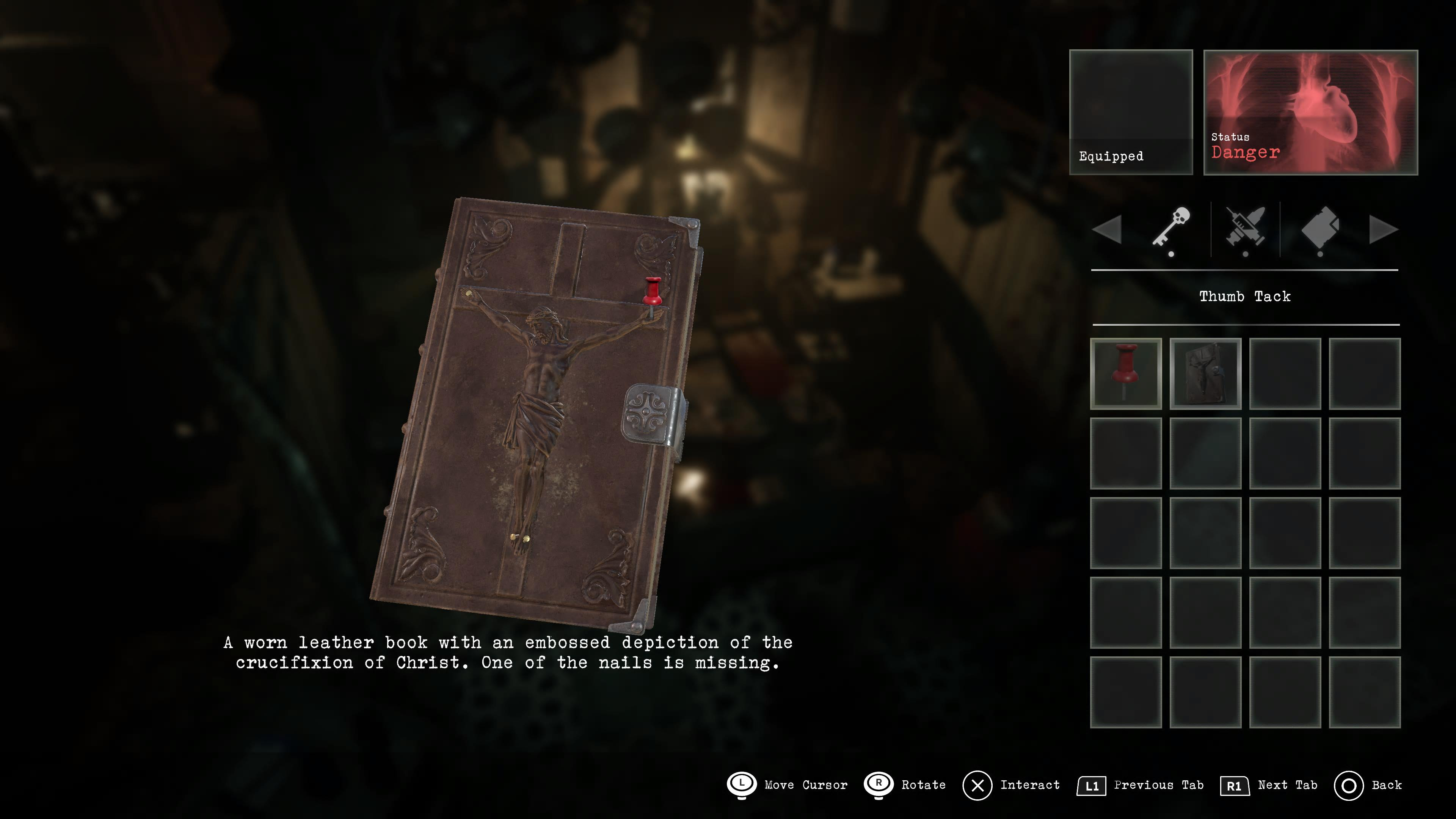Click the right arrow for next tab
The height and width of the screenshot is (819, 1456).
point(1383,229)
